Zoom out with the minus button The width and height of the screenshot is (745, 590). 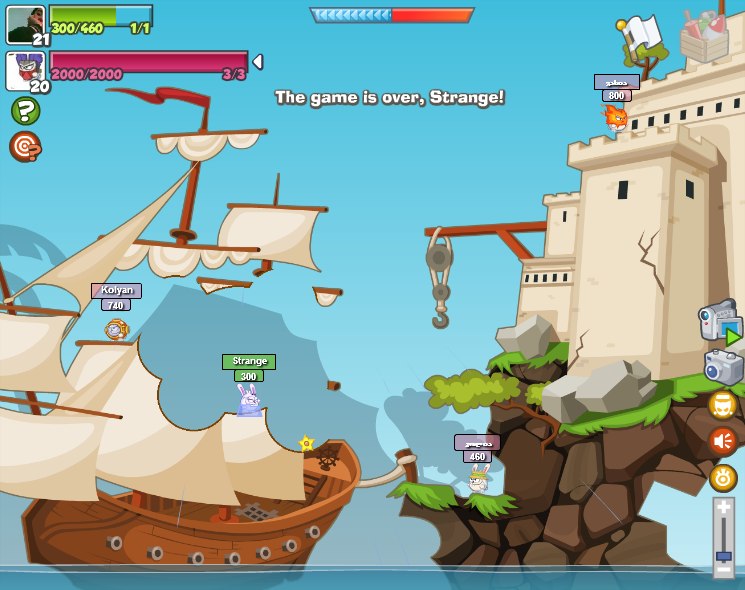[x=723, y=569]
